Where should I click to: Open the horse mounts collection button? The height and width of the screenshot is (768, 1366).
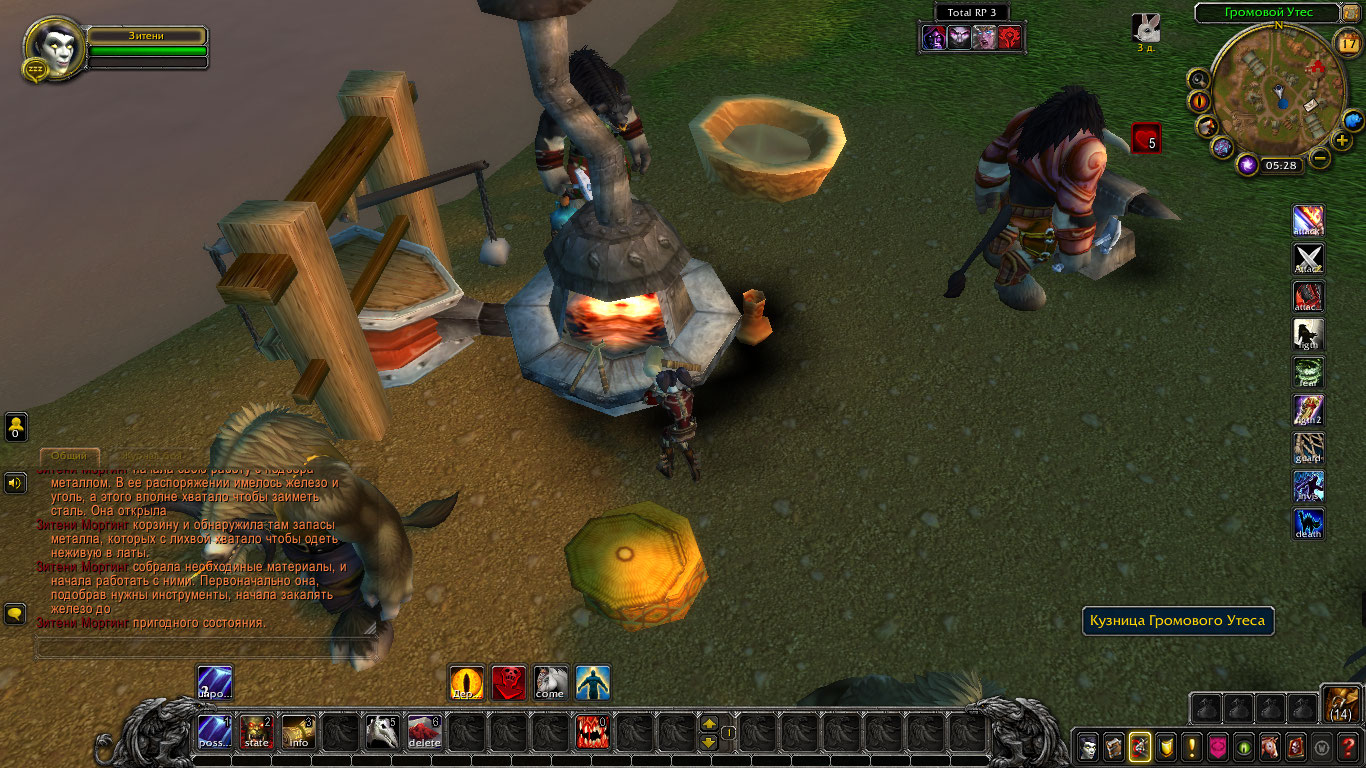1269,746
